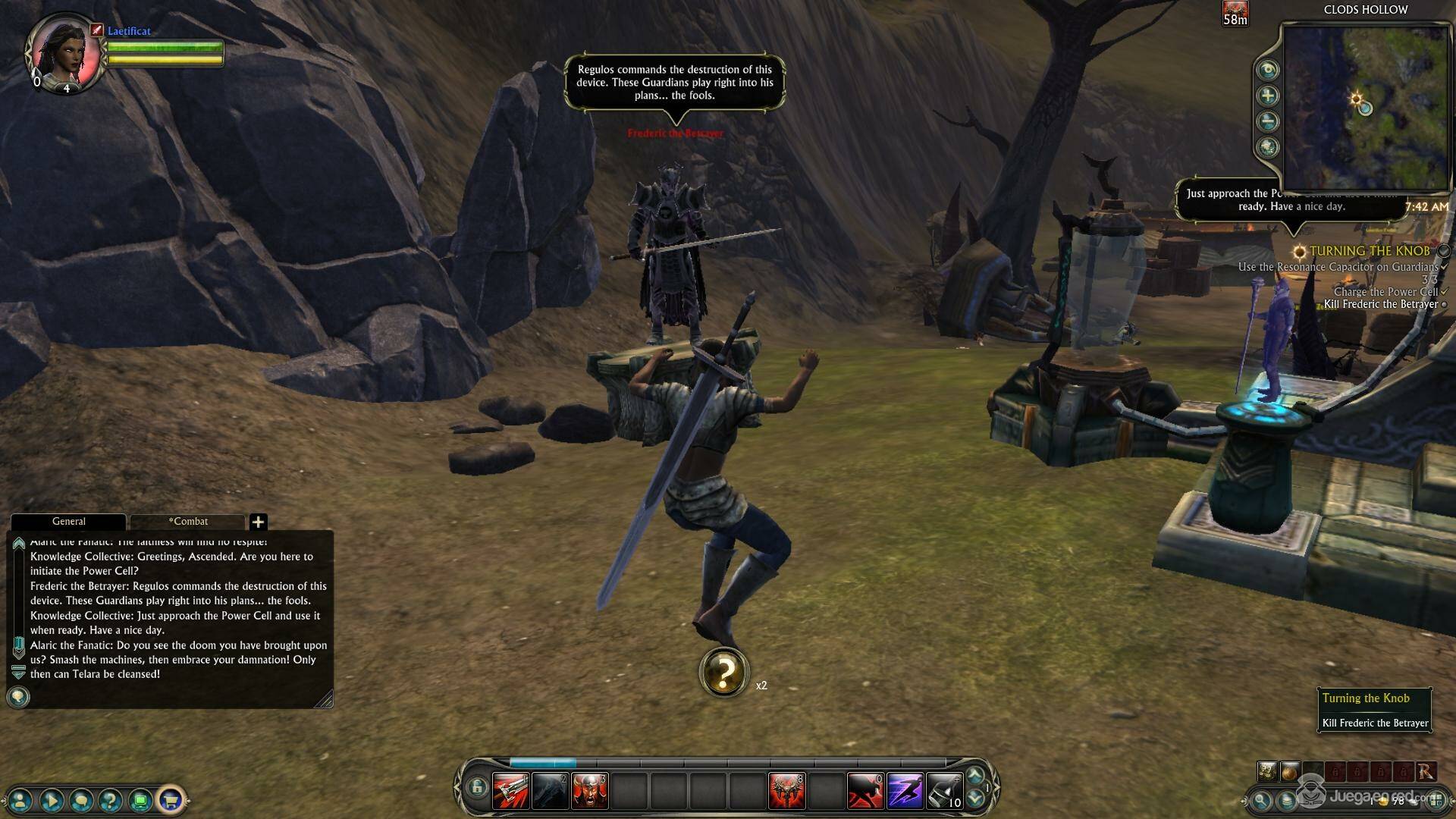Use the horned helmet war cry ability
Screen dimensions: 1456x819
(589, 791)
